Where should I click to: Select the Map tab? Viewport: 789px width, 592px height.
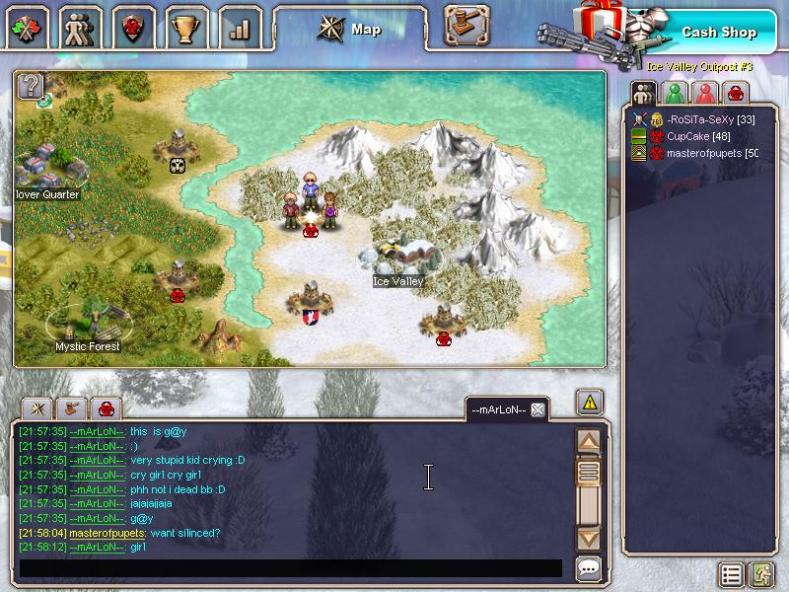350,30
